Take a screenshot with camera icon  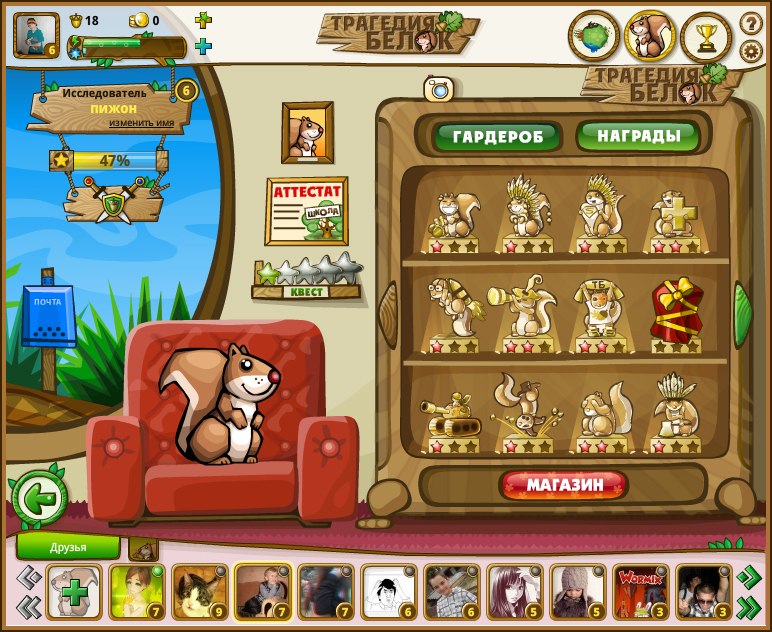438,89
